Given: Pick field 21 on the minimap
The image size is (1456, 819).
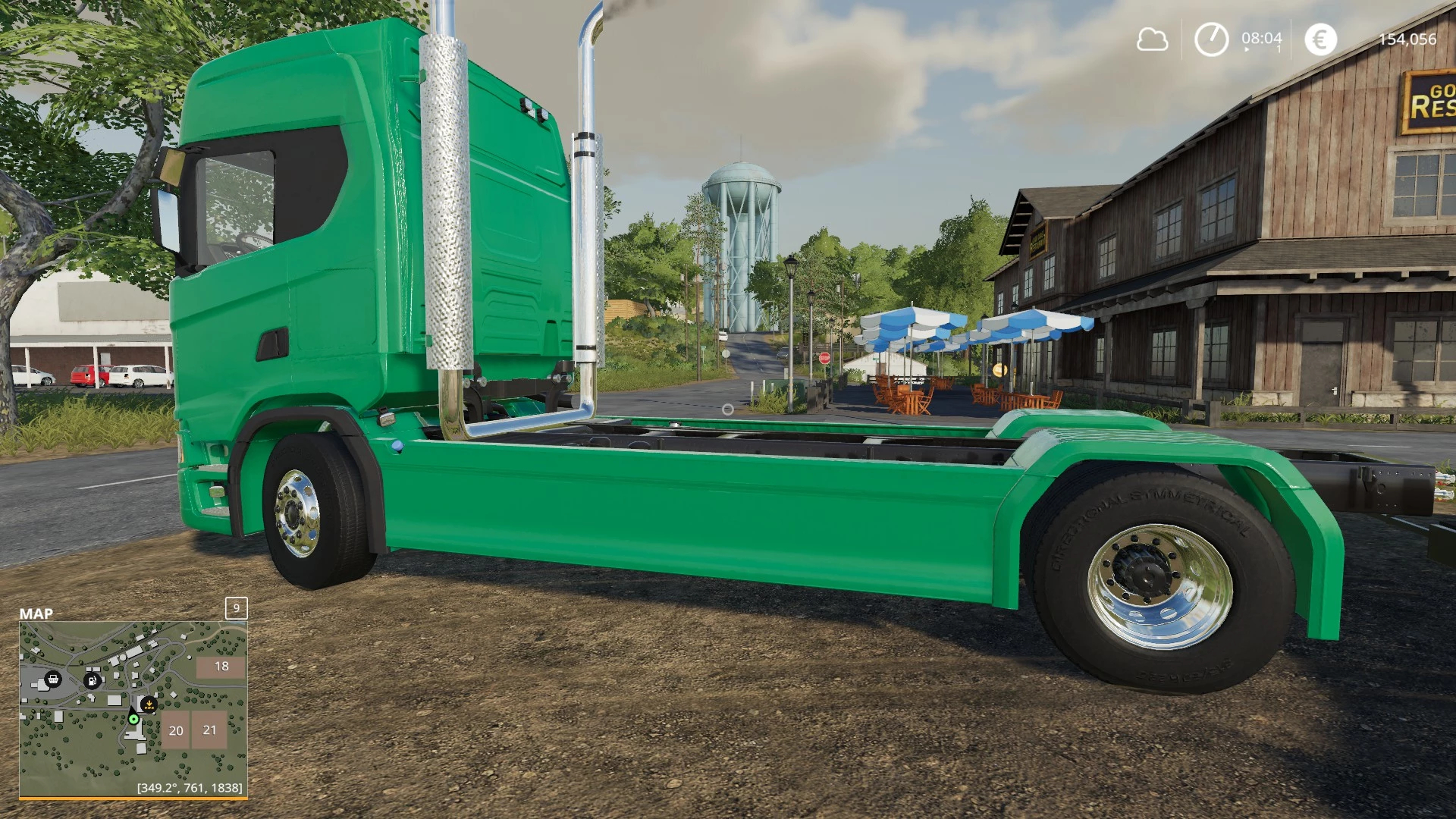Looking at the screenshot, I should pos(210,730).
